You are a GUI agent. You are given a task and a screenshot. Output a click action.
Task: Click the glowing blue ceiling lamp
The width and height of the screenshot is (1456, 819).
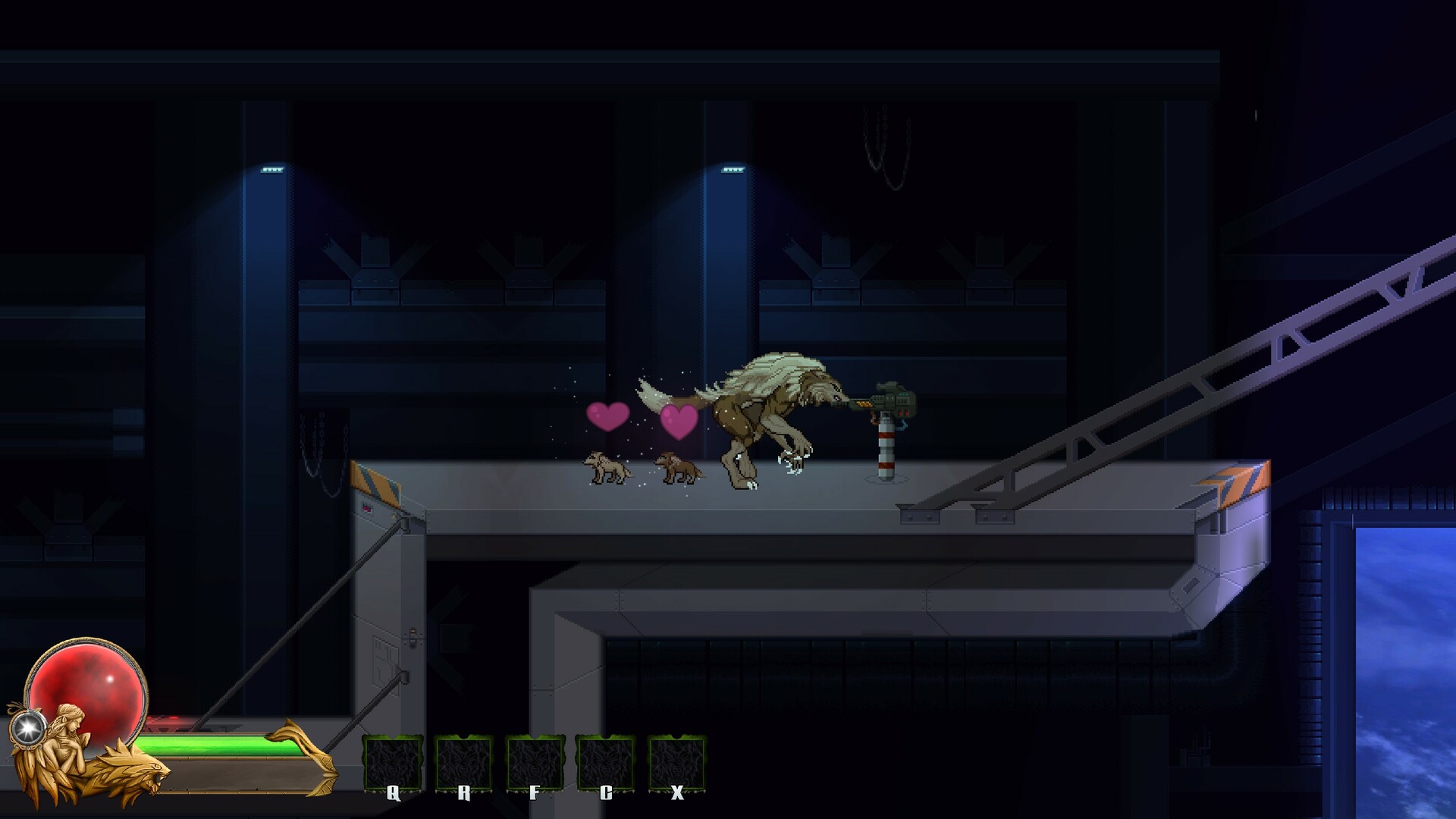point(271,168)
